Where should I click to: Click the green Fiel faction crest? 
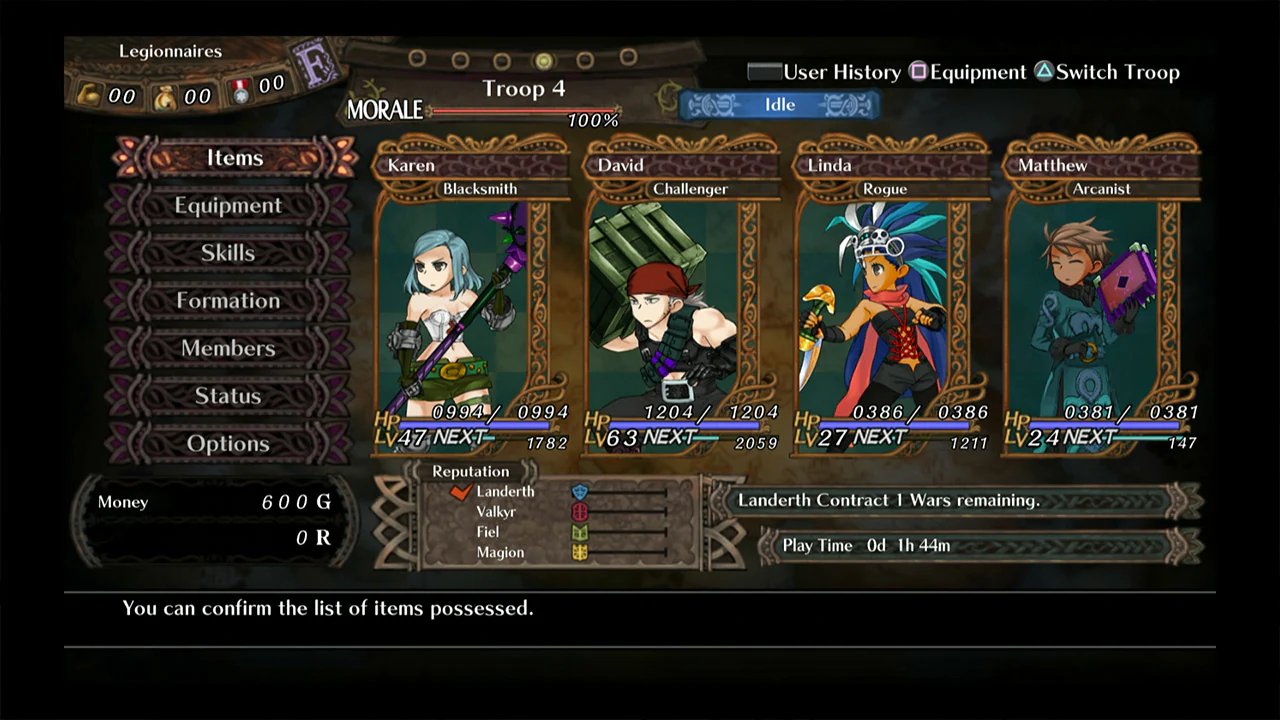pyautogui.click(x=580, y=532)
